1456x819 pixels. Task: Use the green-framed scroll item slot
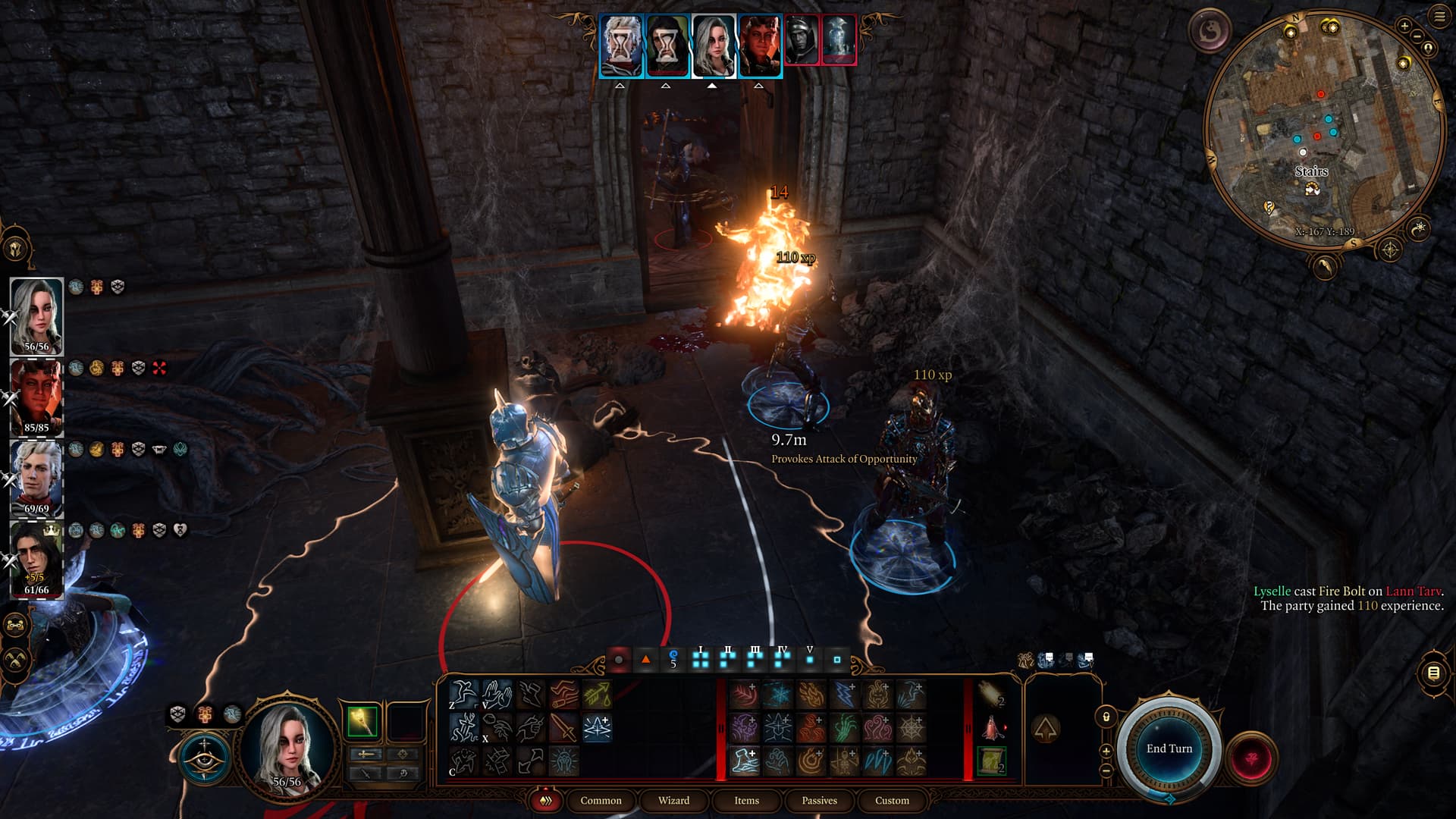coord(992,761)
